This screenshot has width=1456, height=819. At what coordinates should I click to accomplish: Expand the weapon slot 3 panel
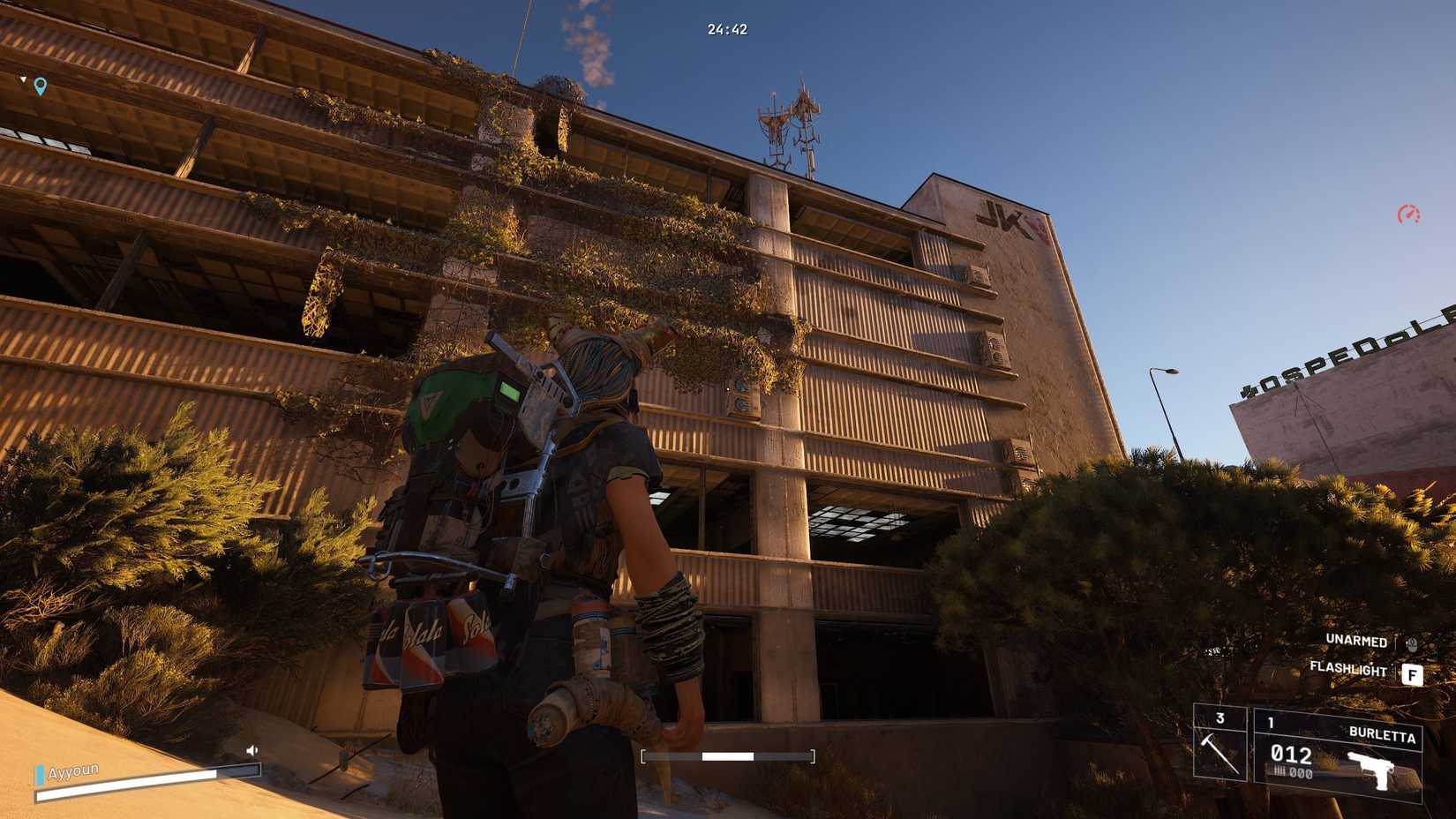[1221, 720]
